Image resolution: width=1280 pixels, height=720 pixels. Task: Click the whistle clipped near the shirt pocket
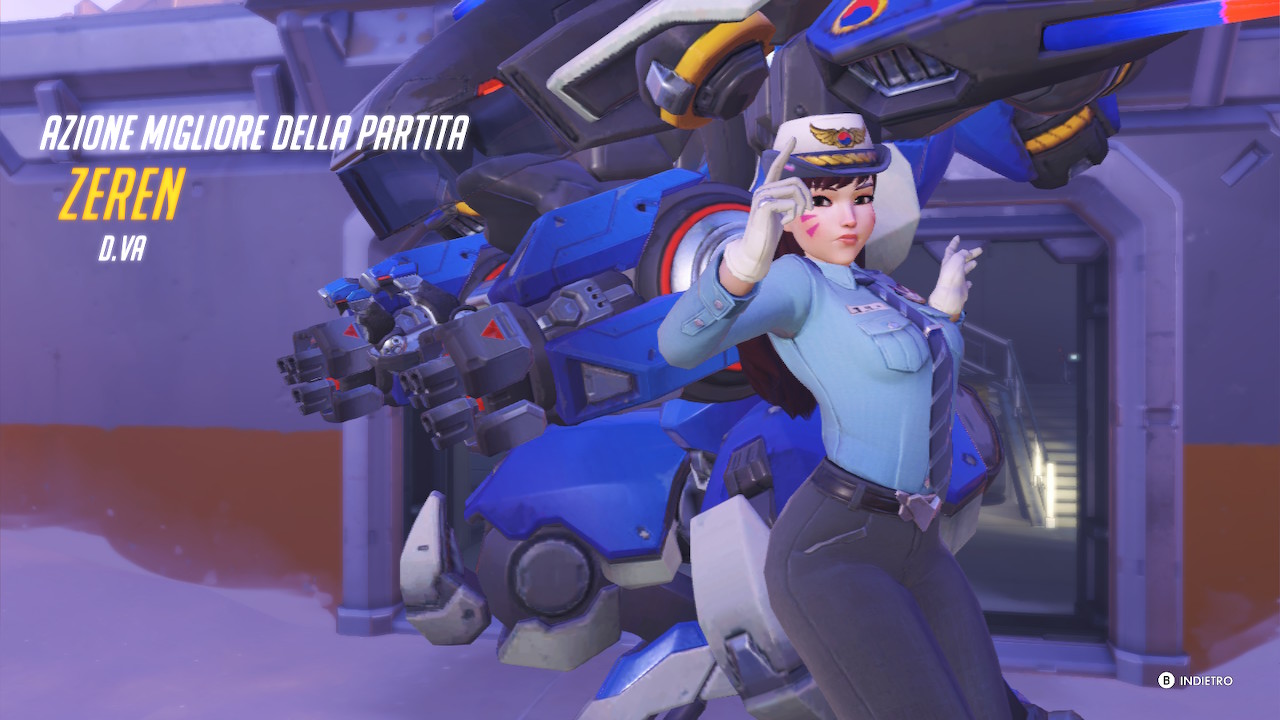coord(893,325)
